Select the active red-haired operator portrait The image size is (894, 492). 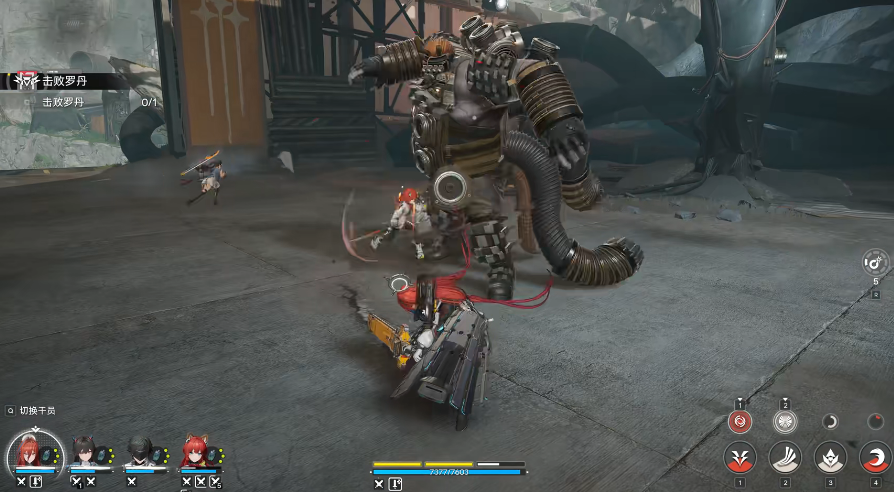(36, 454)
